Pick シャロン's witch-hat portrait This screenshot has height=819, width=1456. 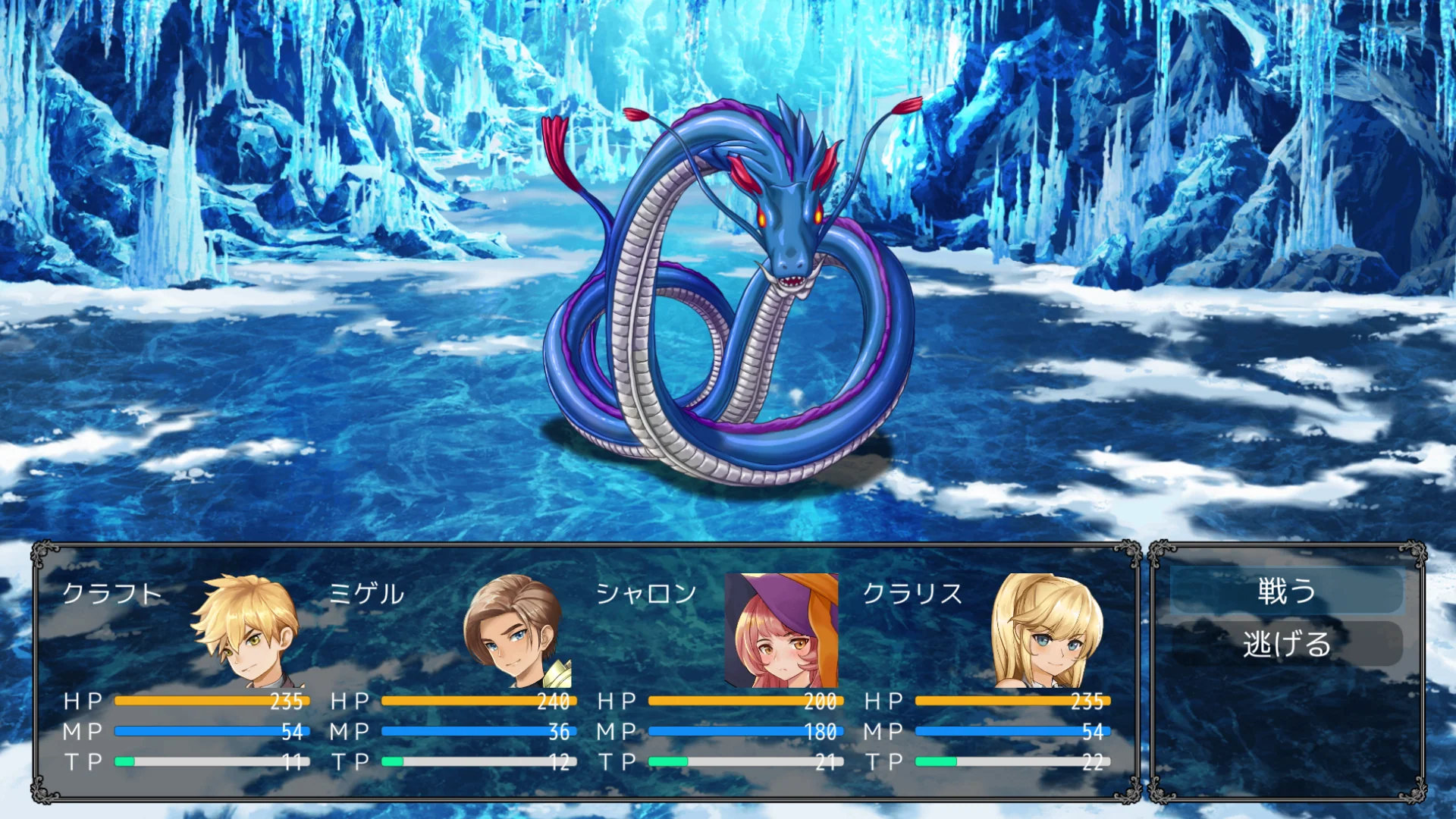pos(781,630)
